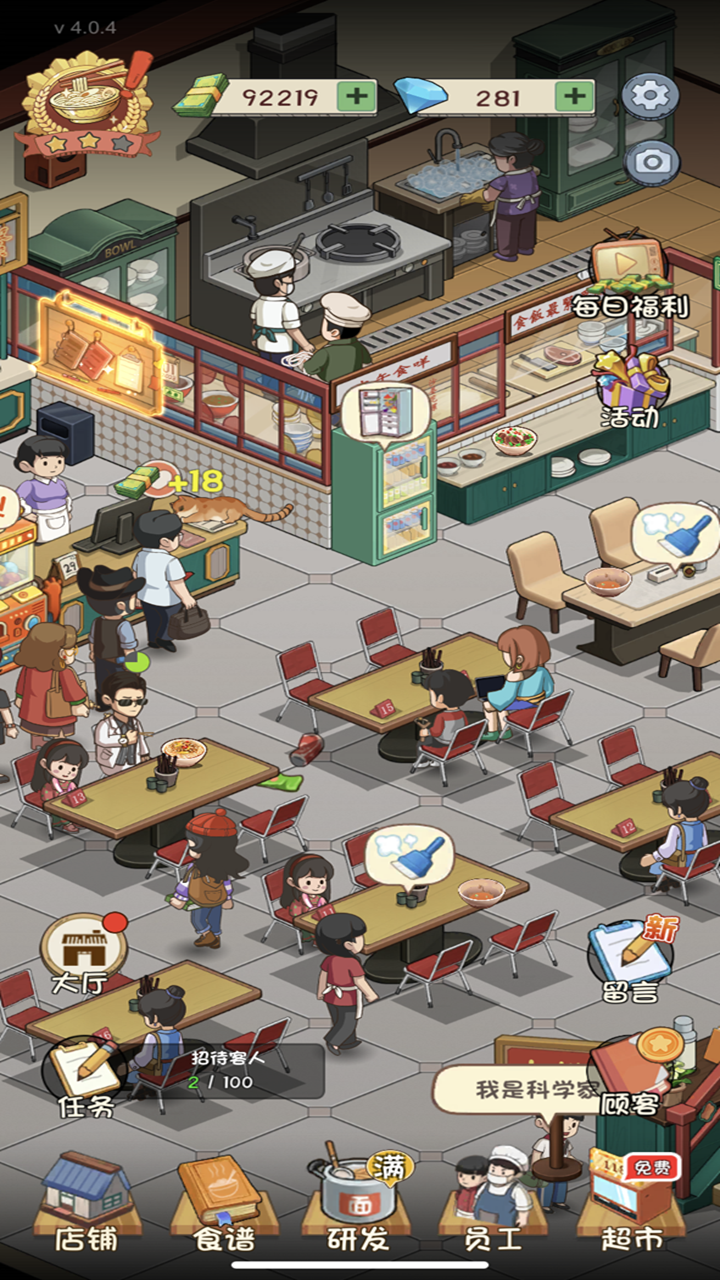The width and height of the screenshot is (720, 1280).
Task: Open the settings gear menu
Action: [651, 96]
